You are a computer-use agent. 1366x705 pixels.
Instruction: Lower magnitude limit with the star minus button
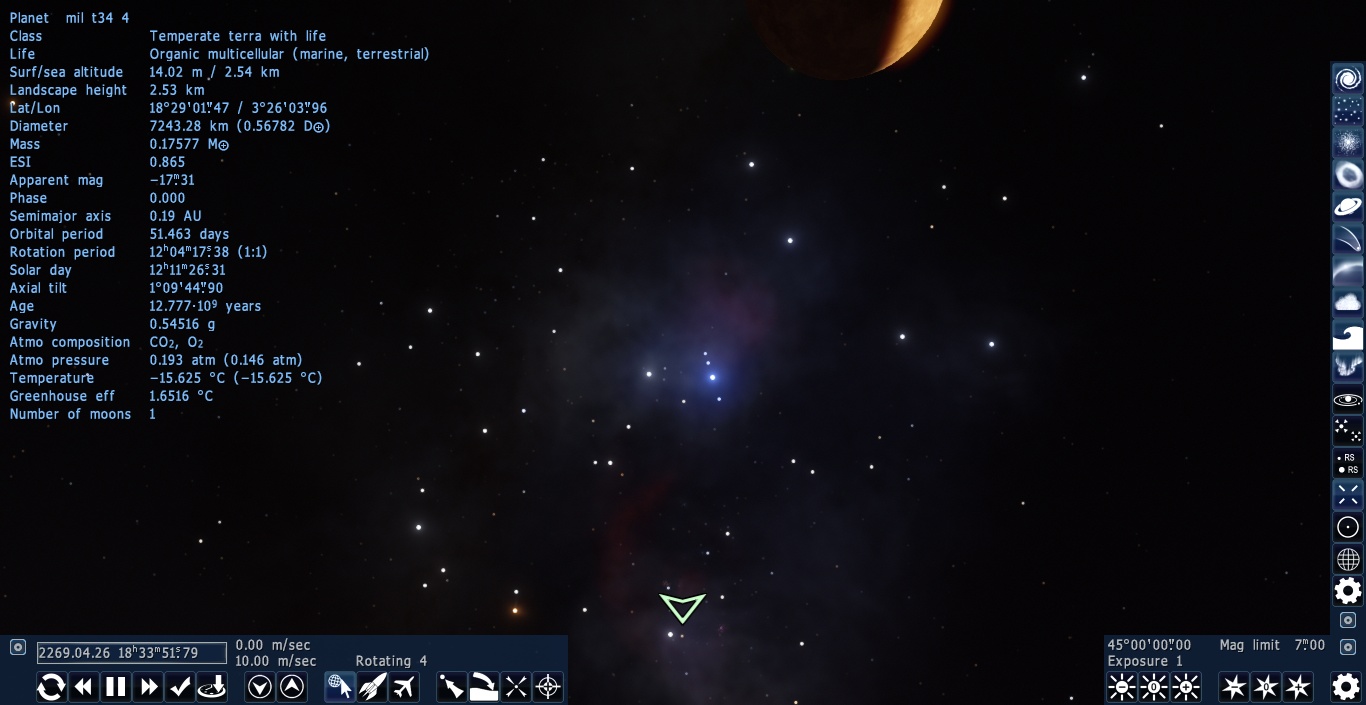point(1234,687)
